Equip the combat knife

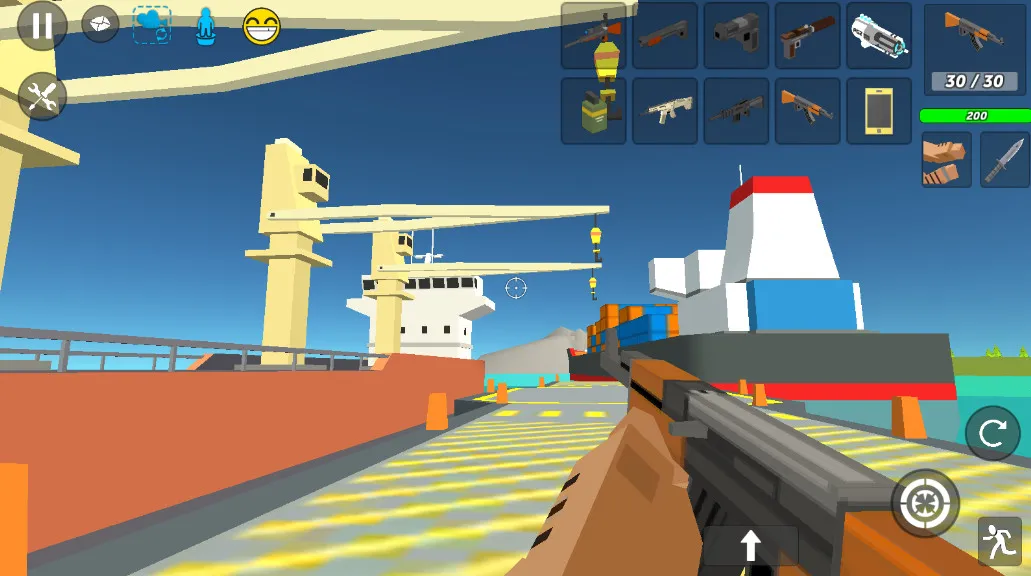pyautogui.click(x=1003, y=160)
